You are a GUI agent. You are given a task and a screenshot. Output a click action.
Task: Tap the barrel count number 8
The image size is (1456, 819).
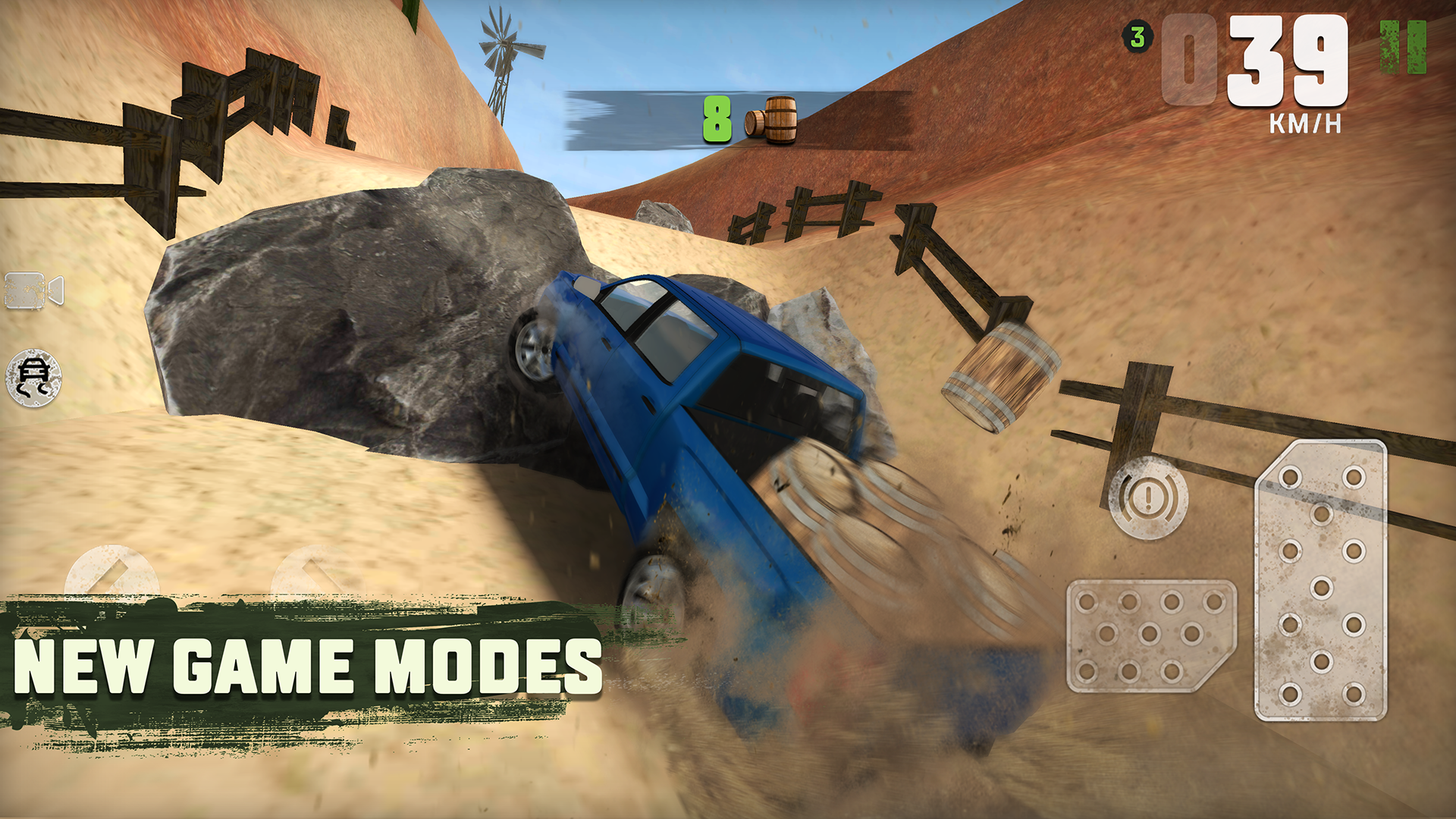click(x=717, y=118)
